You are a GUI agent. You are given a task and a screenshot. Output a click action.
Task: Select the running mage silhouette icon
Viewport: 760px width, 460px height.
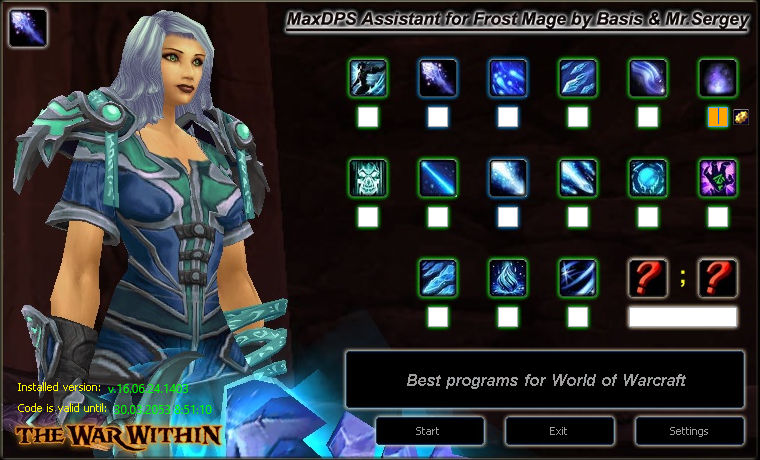tap(368, 78)
